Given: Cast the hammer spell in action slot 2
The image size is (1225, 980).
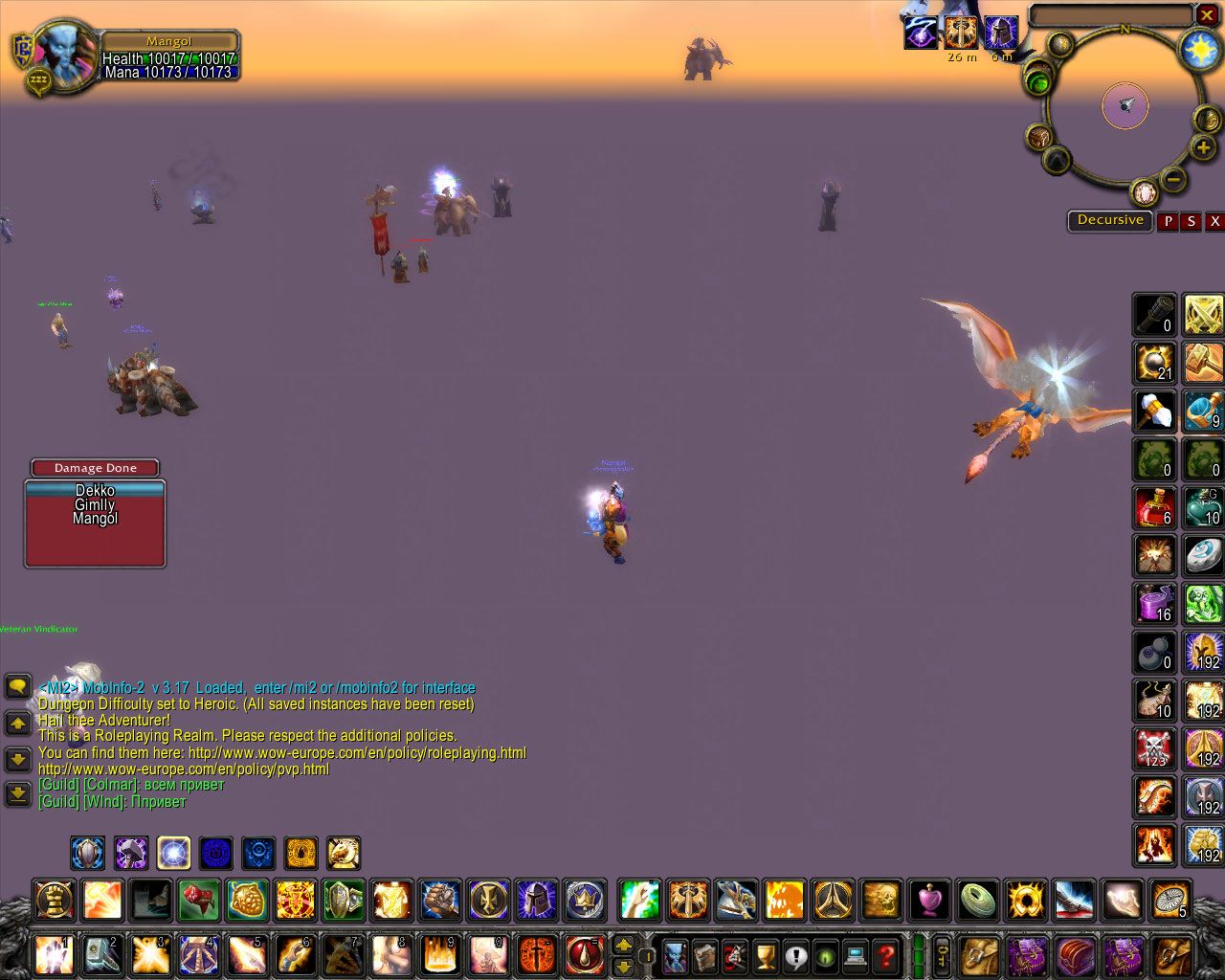Looking at the screenshot, I should [x=101, y=954].
